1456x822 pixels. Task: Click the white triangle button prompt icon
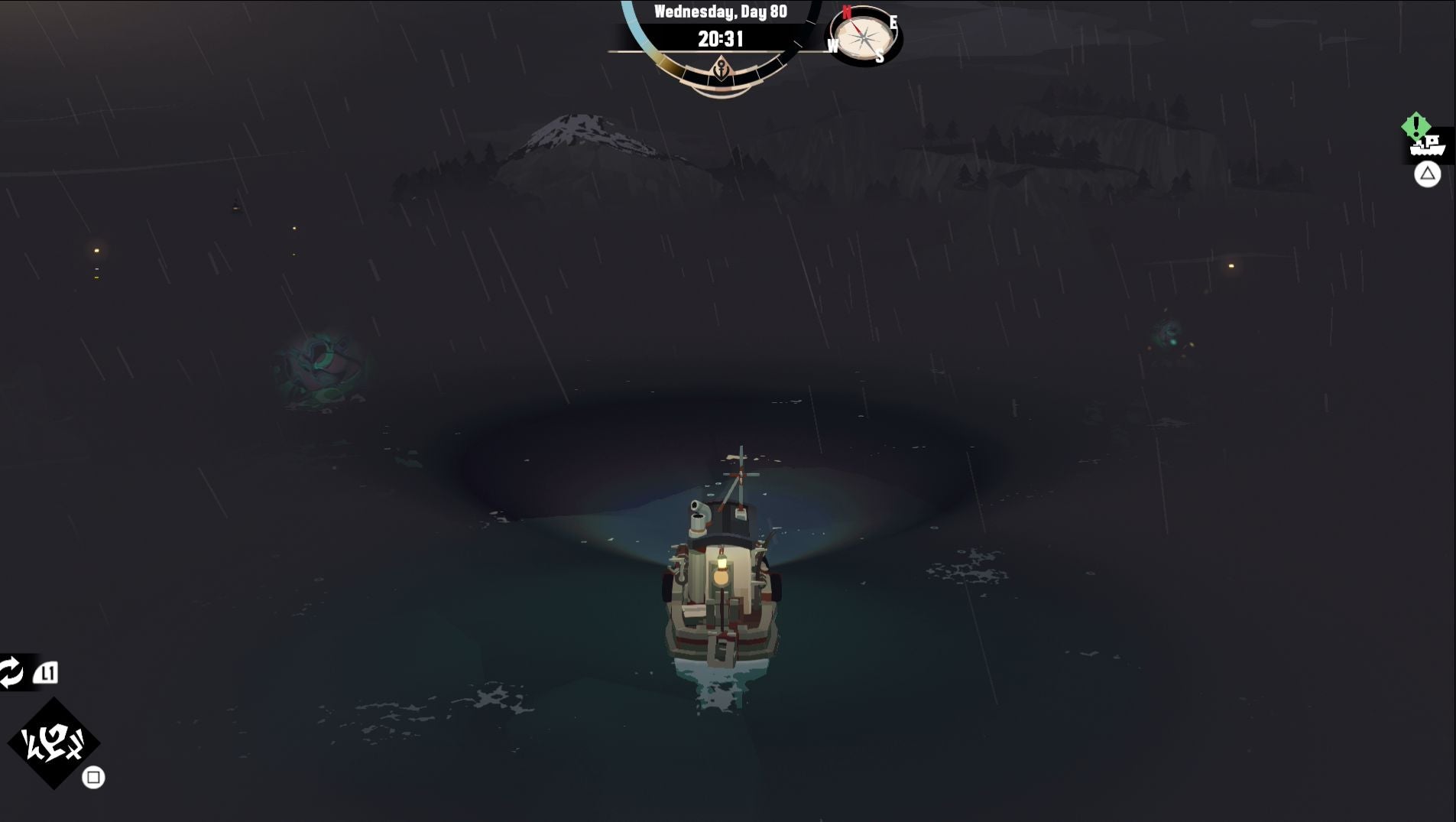(x=1428, y=174)
